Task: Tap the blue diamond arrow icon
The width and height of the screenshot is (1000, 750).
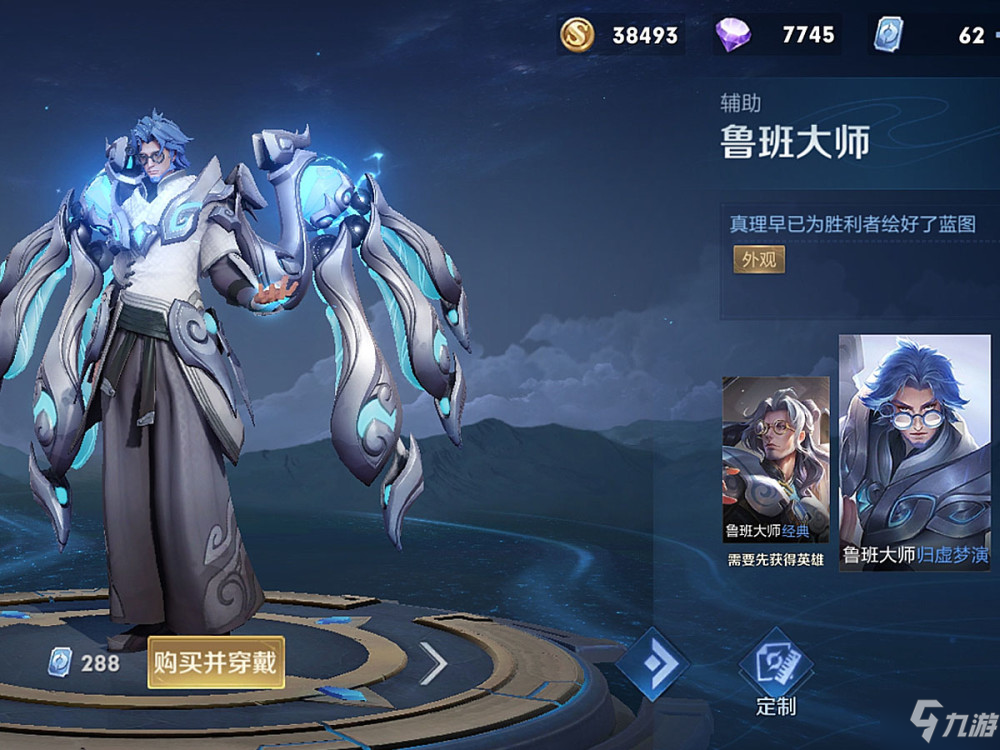Action: point(652,664)
